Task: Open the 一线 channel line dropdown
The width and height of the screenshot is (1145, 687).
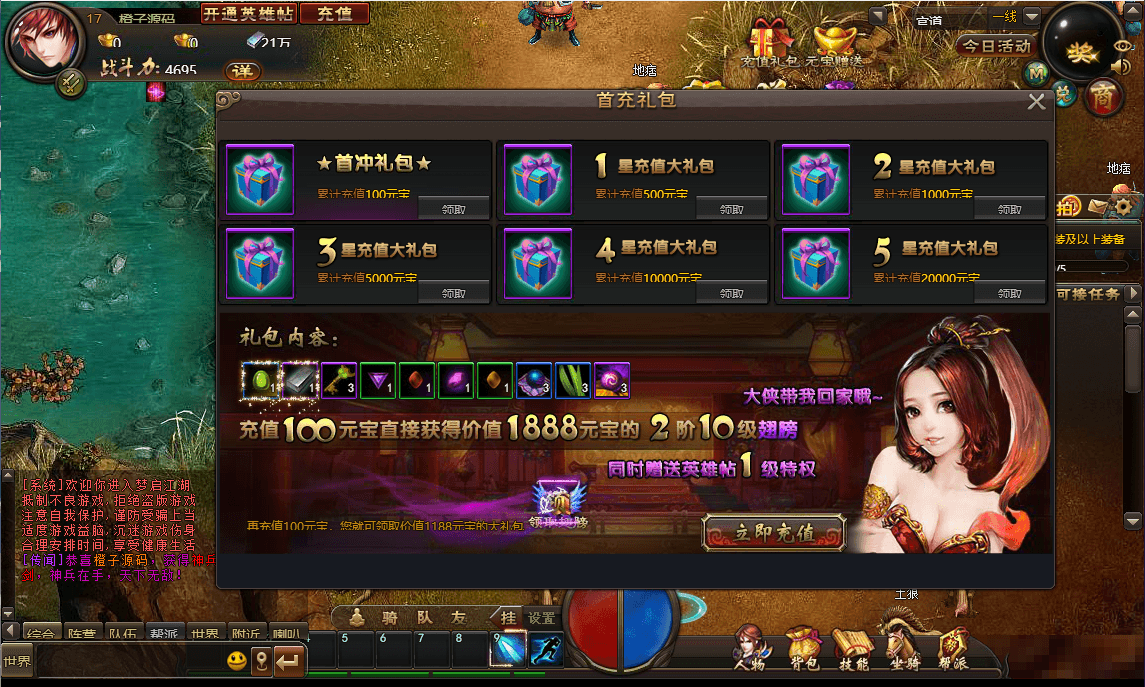Action: [1031, 17]
